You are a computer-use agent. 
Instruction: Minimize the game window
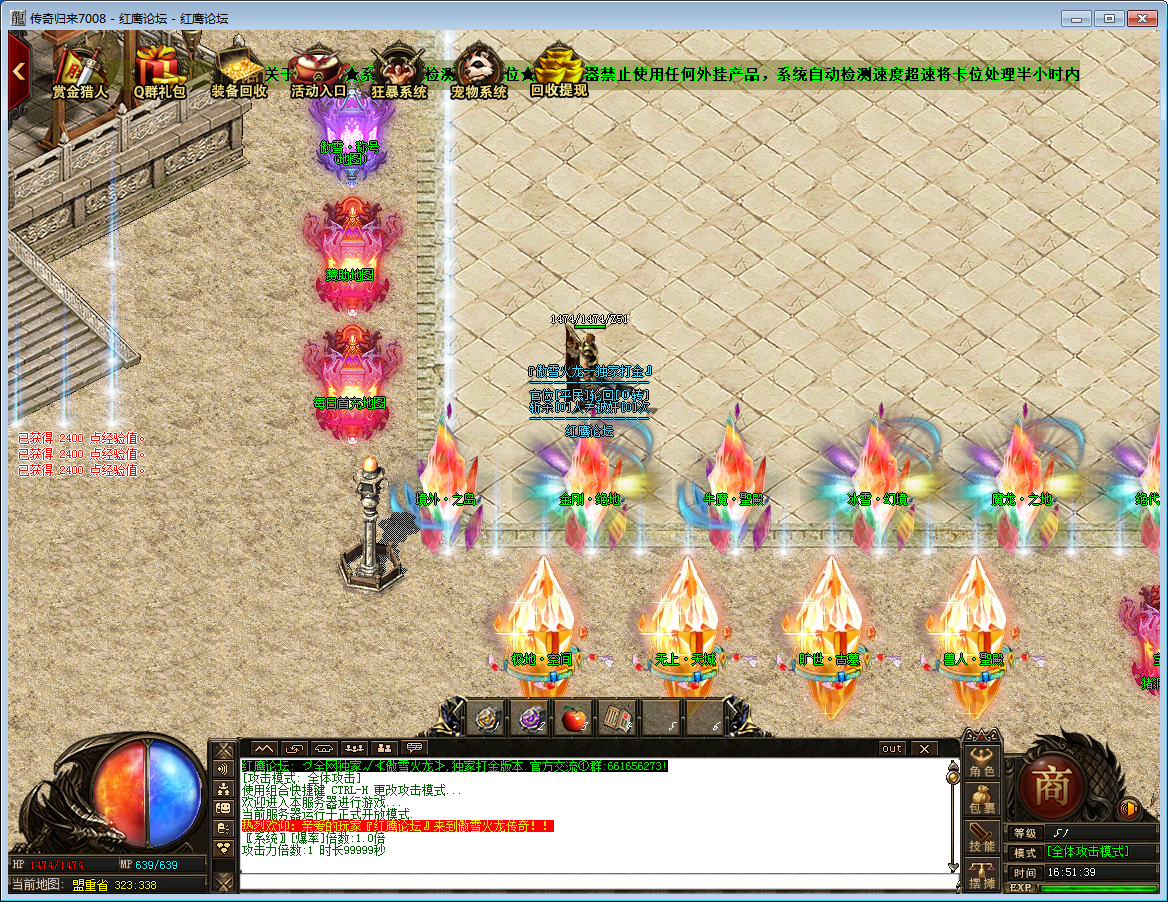point(1075,18)
